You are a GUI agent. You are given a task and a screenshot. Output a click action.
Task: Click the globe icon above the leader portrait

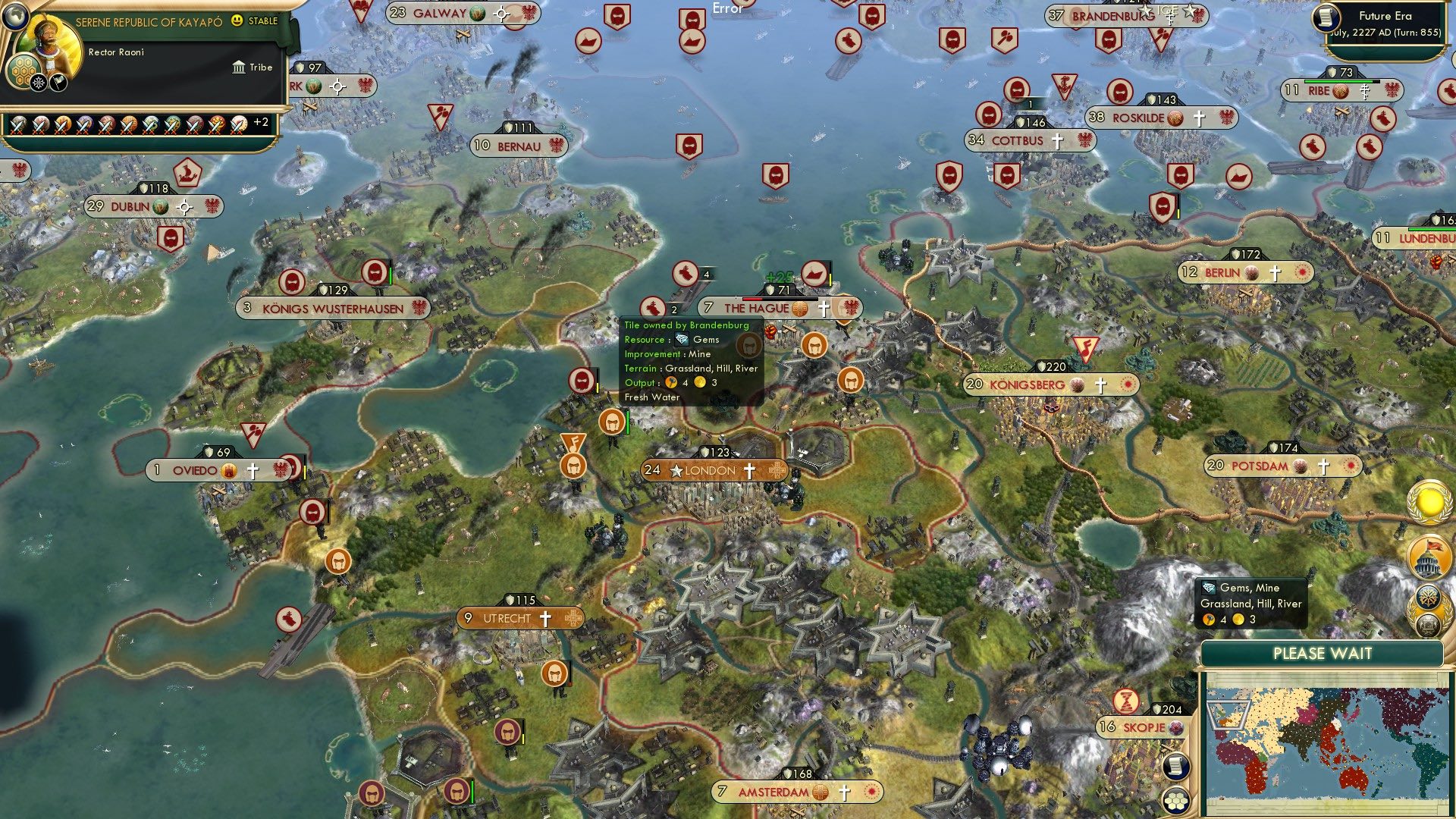pos(14,17)
